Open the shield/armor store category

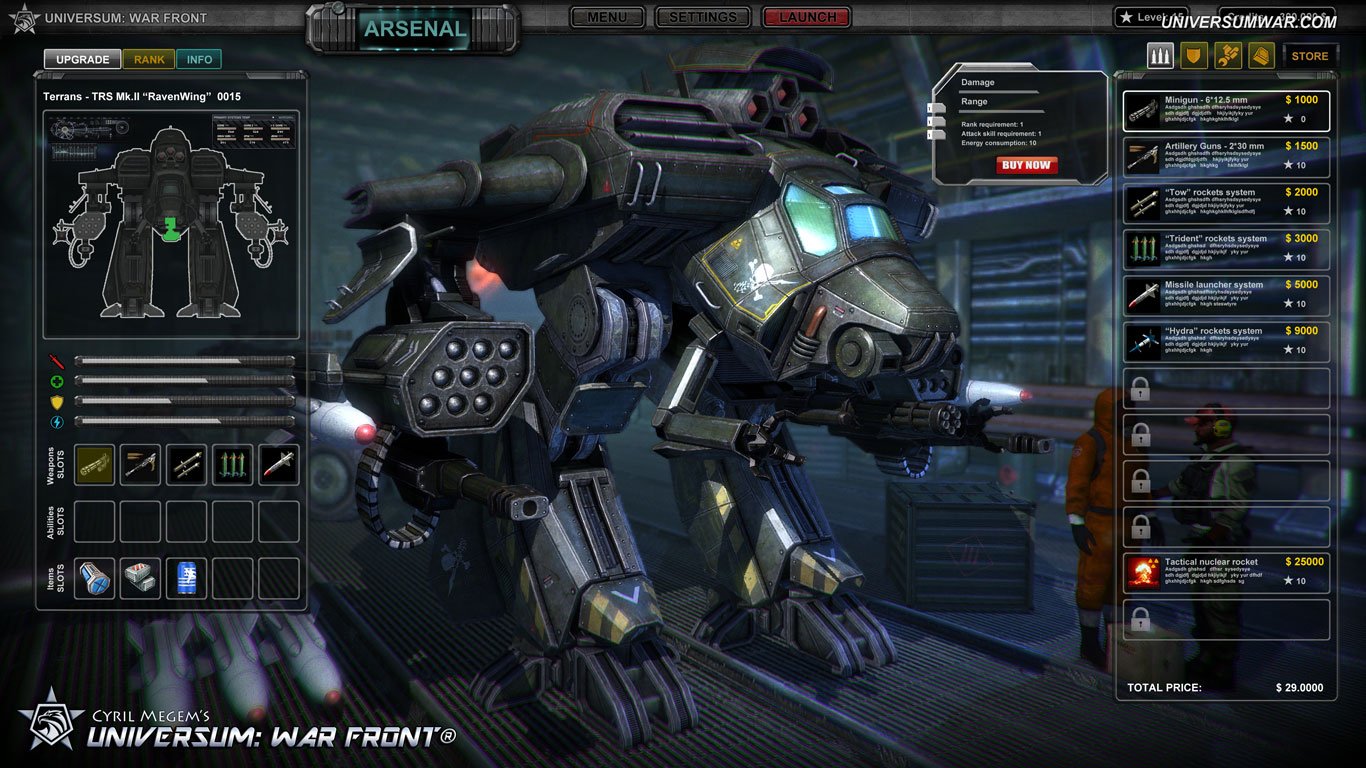tap(1194, 56)
